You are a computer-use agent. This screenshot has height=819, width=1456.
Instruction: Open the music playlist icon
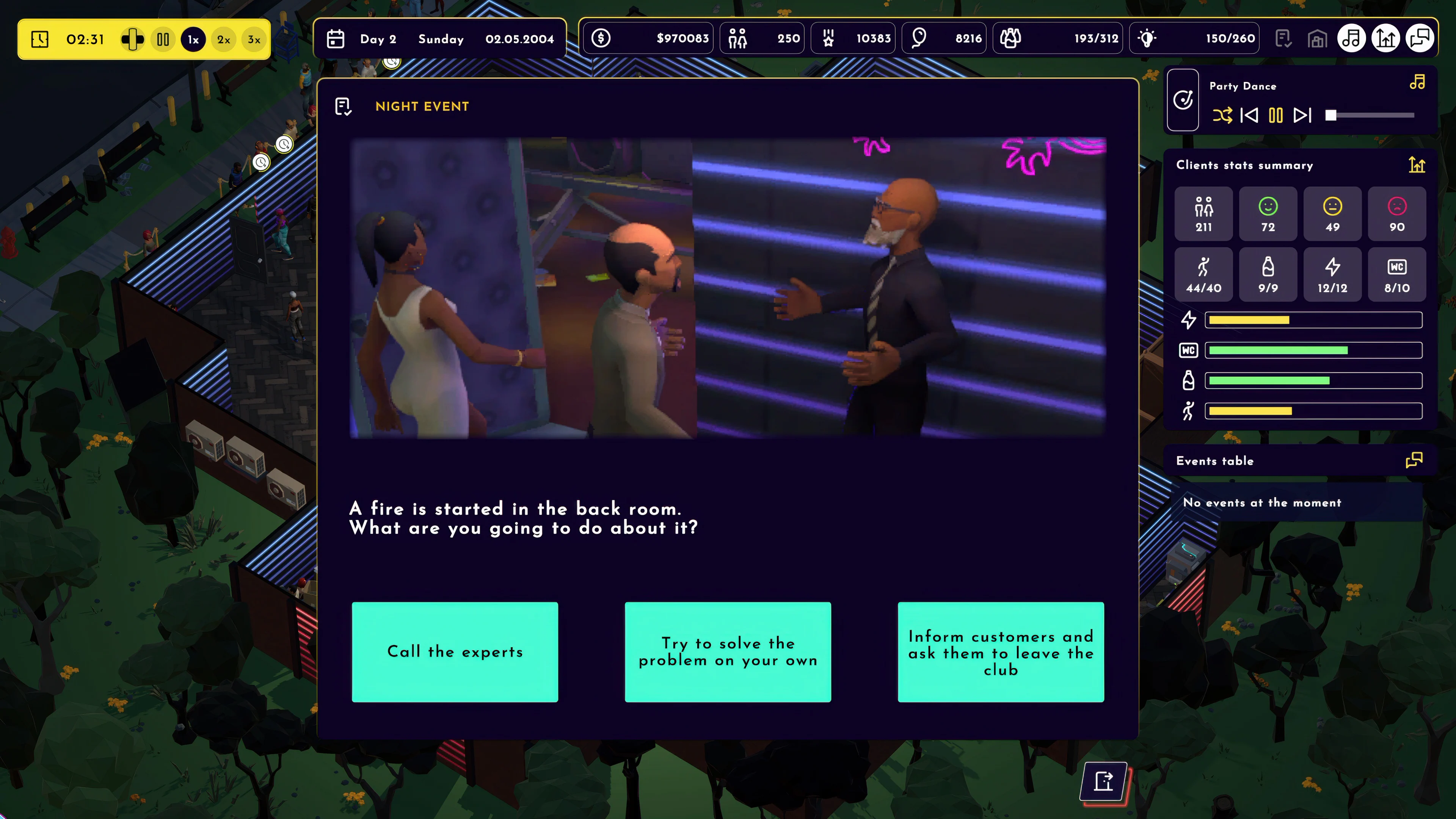[x=1351, y=38]
